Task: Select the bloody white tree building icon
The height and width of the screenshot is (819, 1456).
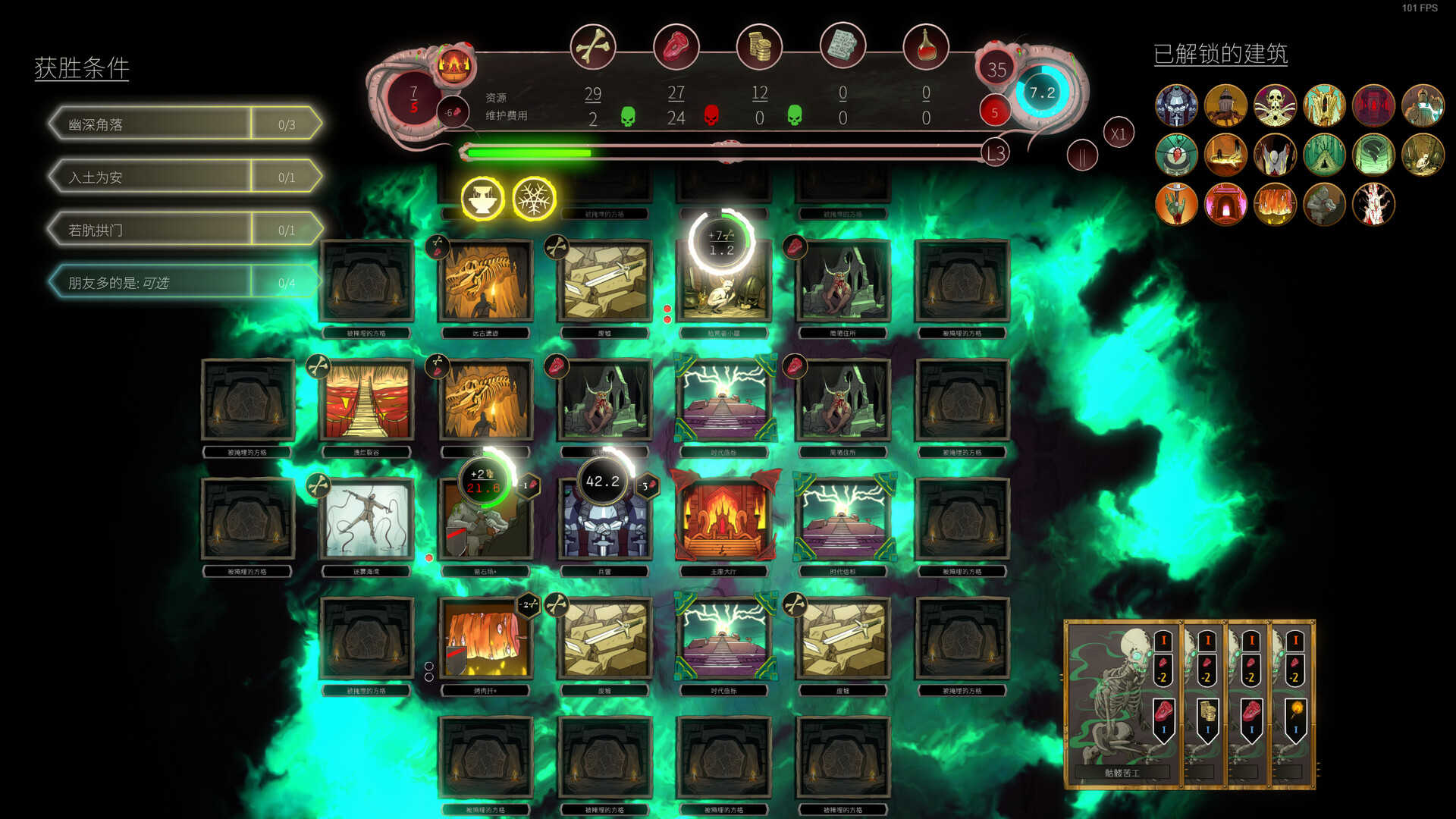Action: click(x=1373, y=204)
